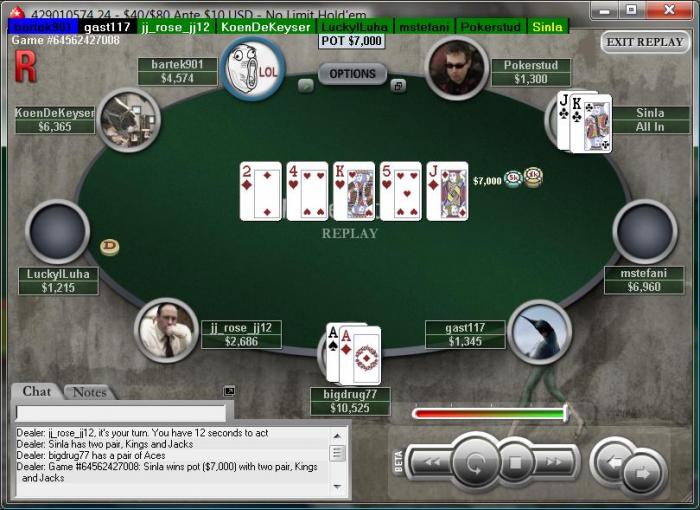Select the KoenDeKeyser player tab
The height and width of the screenshot is (510, 700).
265,27
